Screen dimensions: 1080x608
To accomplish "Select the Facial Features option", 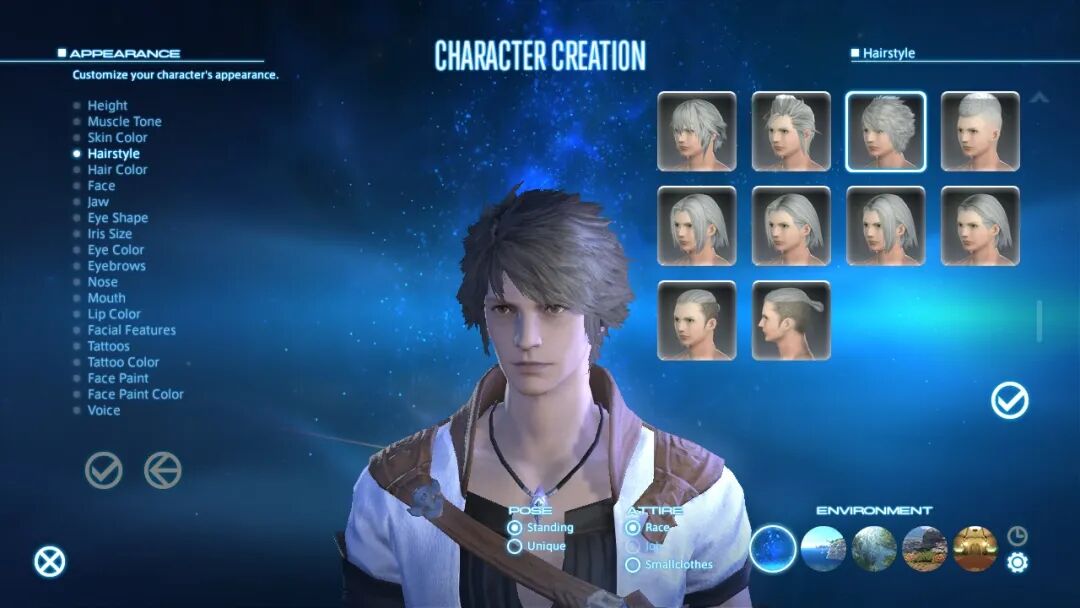I will [131, 330].
